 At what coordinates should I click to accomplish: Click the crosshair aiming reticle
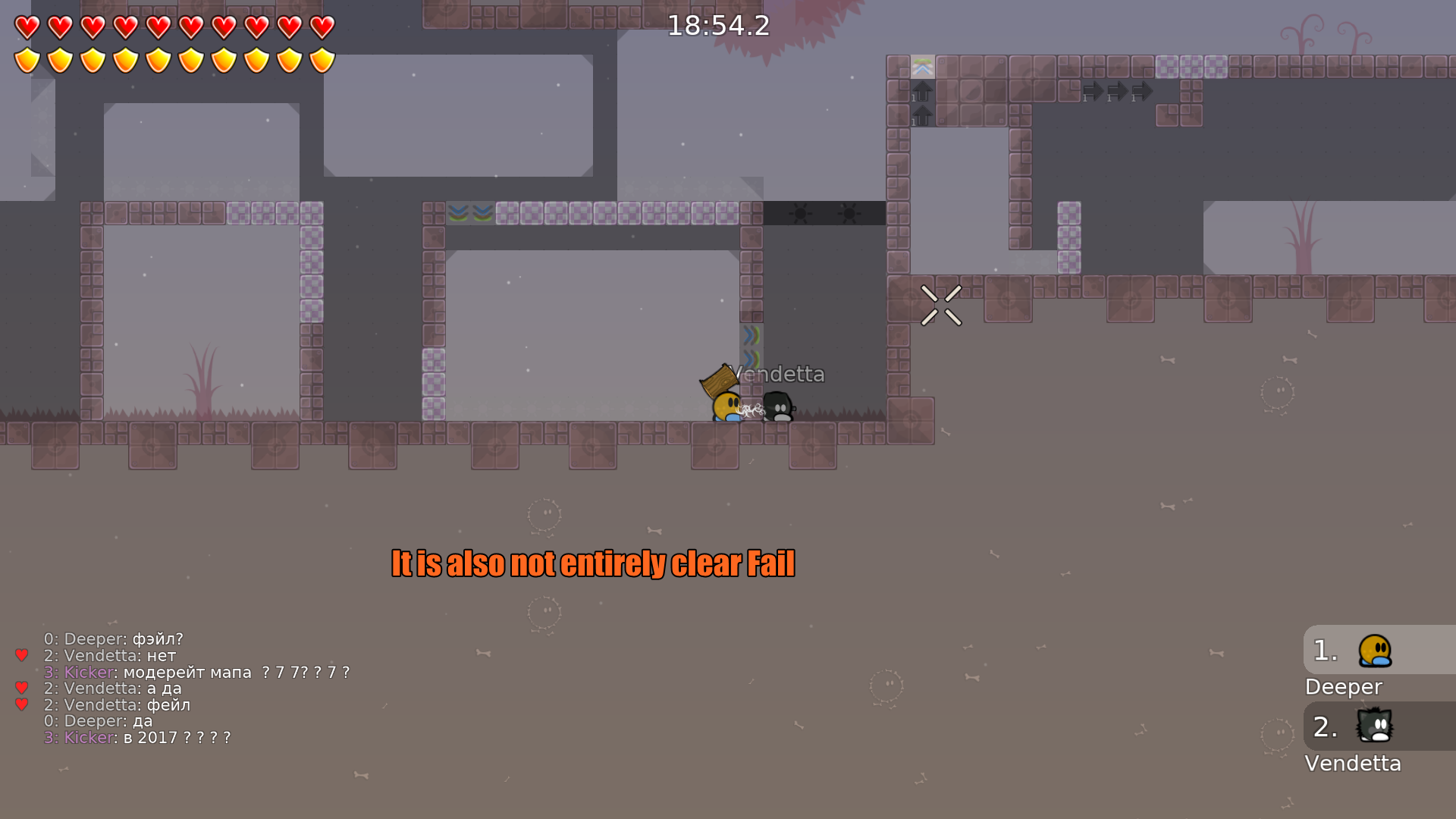coord(940,305)
